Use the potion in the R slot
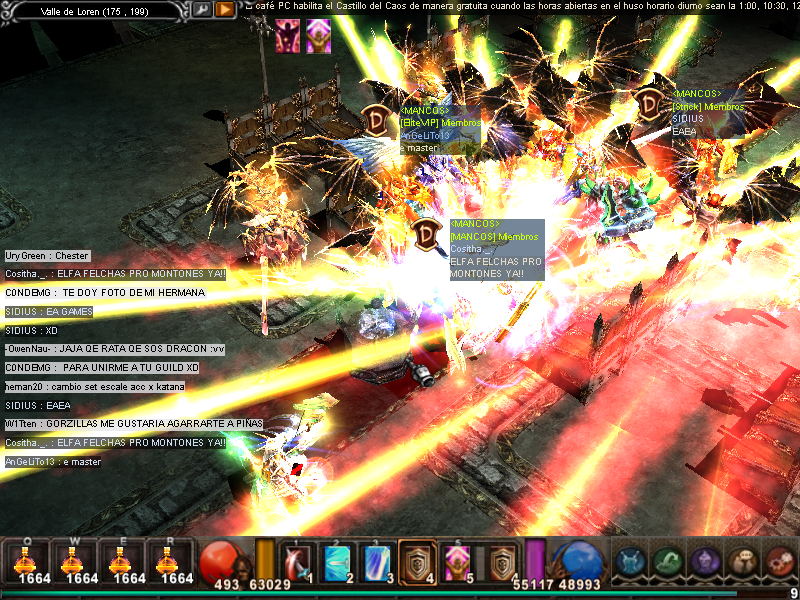The width and height of the screenshot is (800, 600). coord(170,561)
